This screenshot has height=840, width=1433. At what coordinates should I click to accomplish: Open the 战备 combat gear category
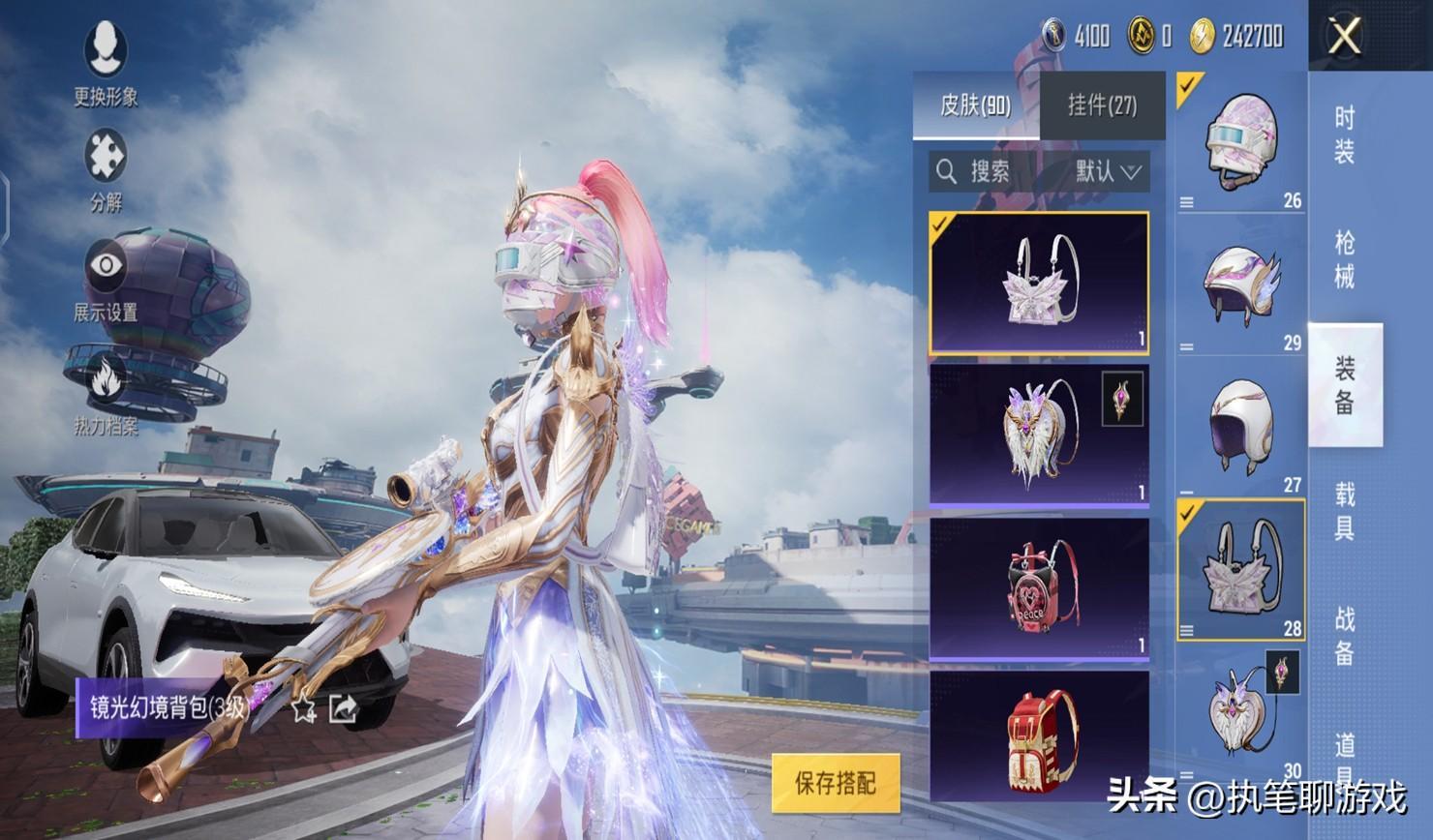coord(1344,636)
